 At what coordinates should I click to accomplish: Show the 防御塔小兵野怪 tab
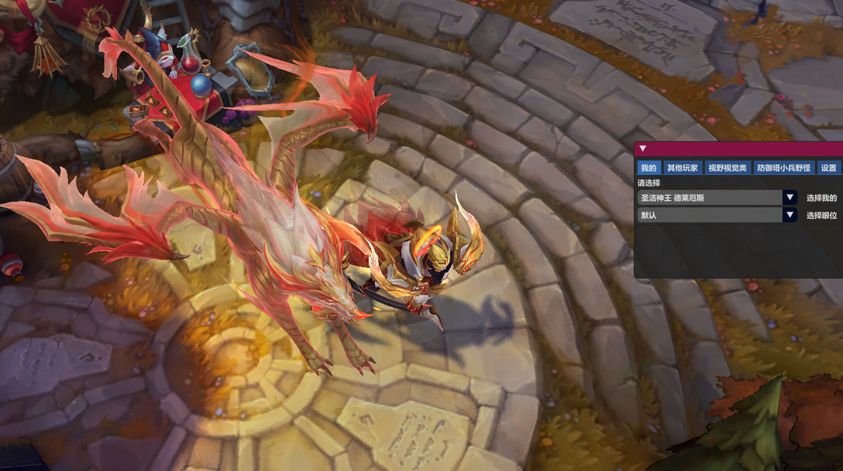[x=783, y=168]
